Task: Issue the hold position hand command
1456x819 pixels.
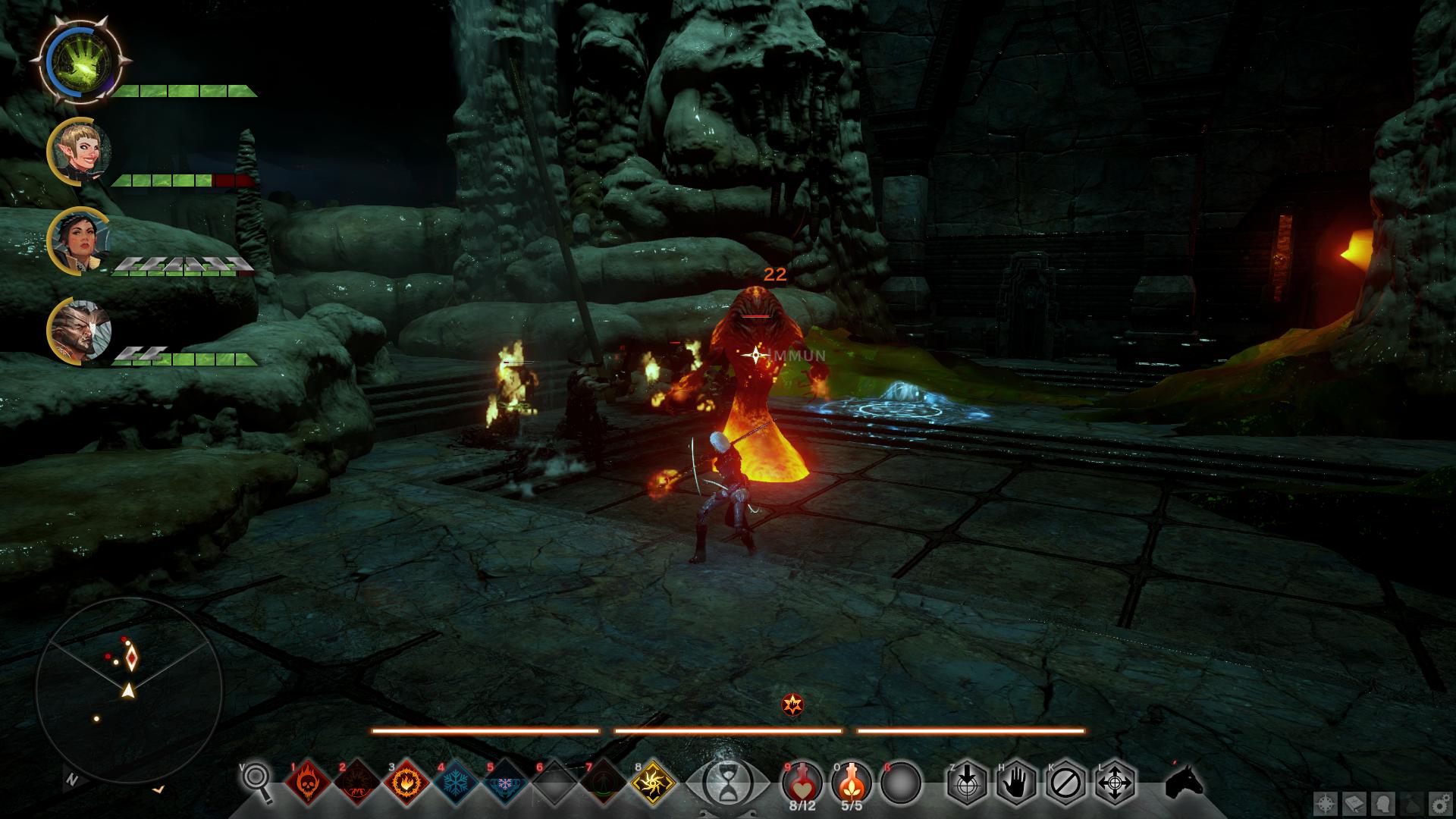Action: 1016,781
